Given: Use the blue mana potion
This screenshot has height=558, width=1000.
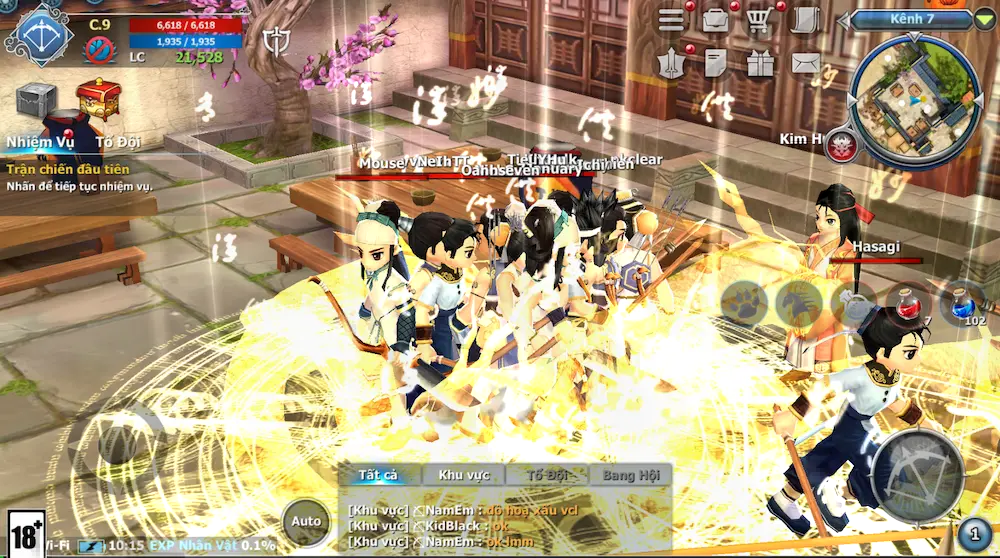Looking at the screenshot, I should click(x=963, y=303).
